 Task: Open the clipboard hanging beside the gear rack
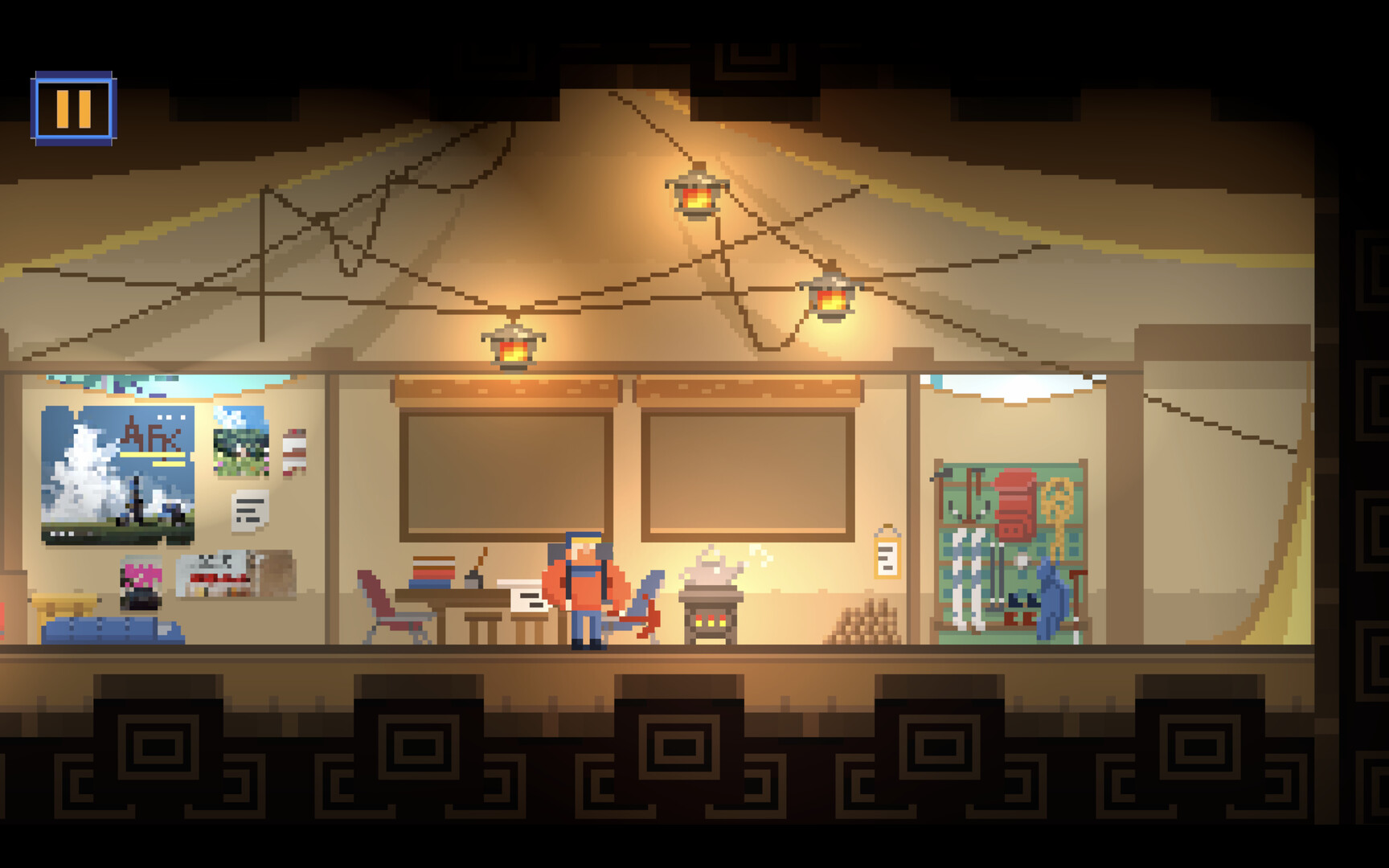(889, 555)
